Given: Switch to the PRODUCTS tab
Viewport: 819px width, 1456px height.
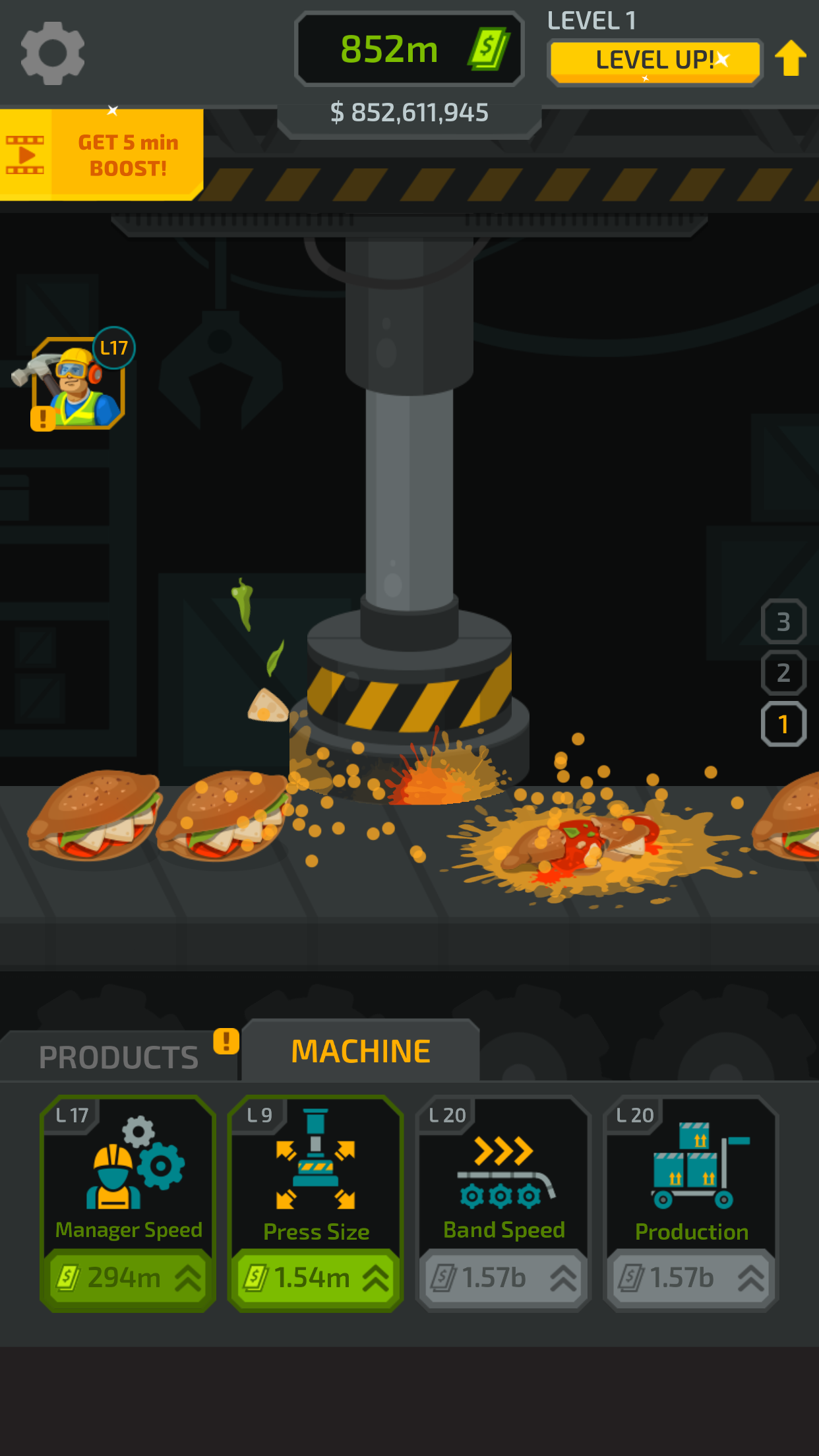Looking at the screenshot, I should (119, 1057).
